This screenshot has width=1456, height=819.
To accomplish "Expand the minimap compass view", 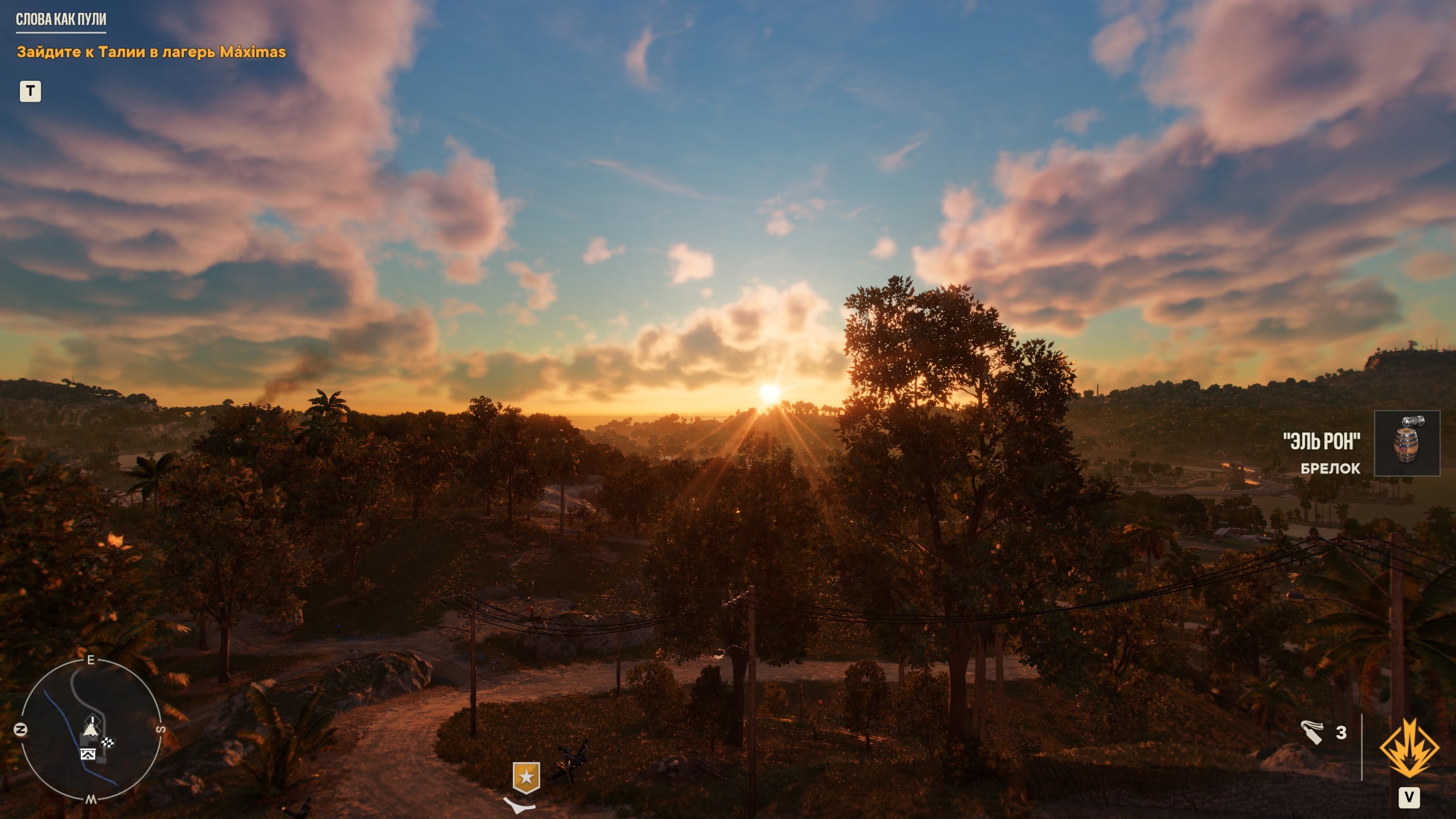I will click(x=91, y=734).
